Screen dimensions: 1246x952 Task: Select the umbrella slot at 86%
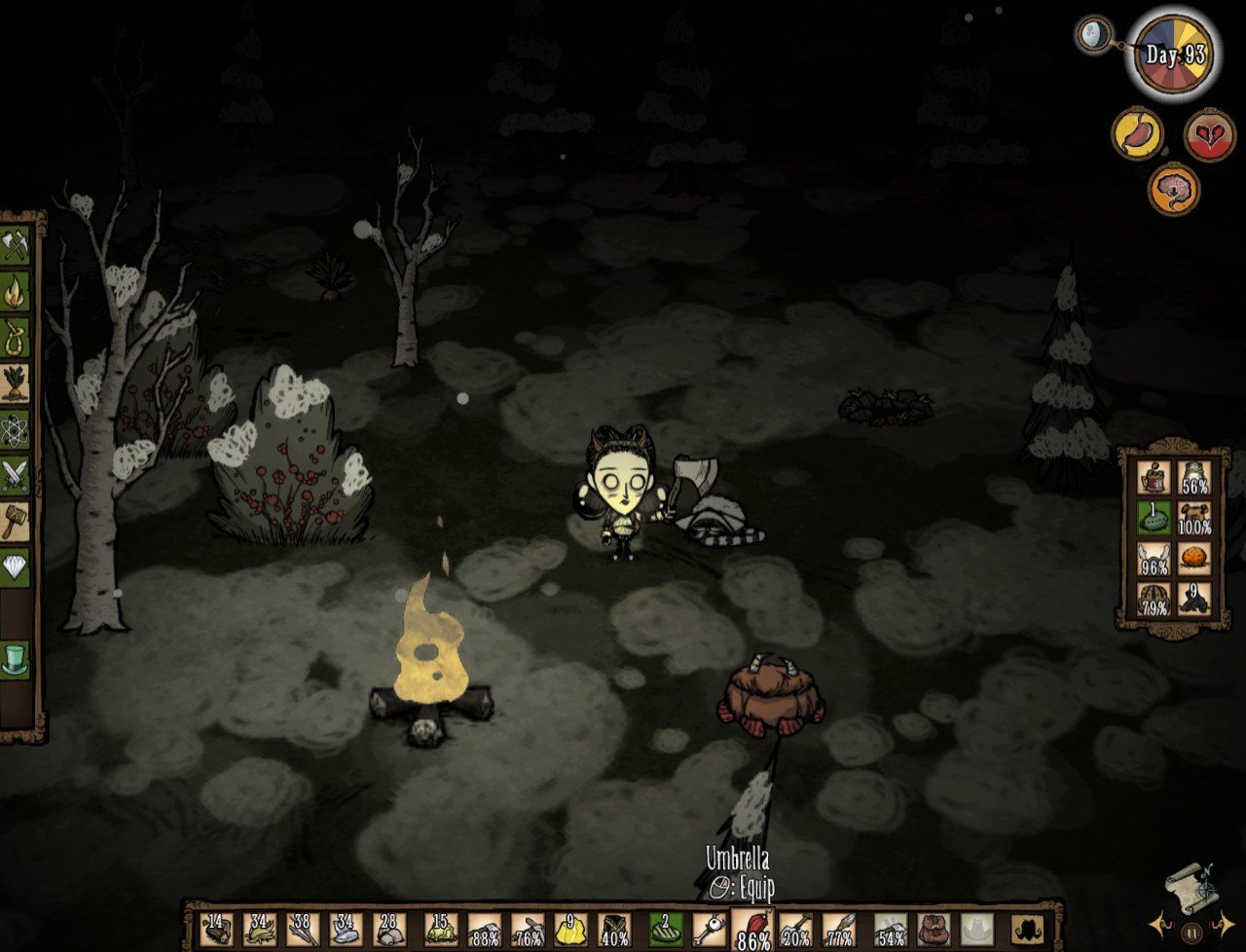coord(753,929)
